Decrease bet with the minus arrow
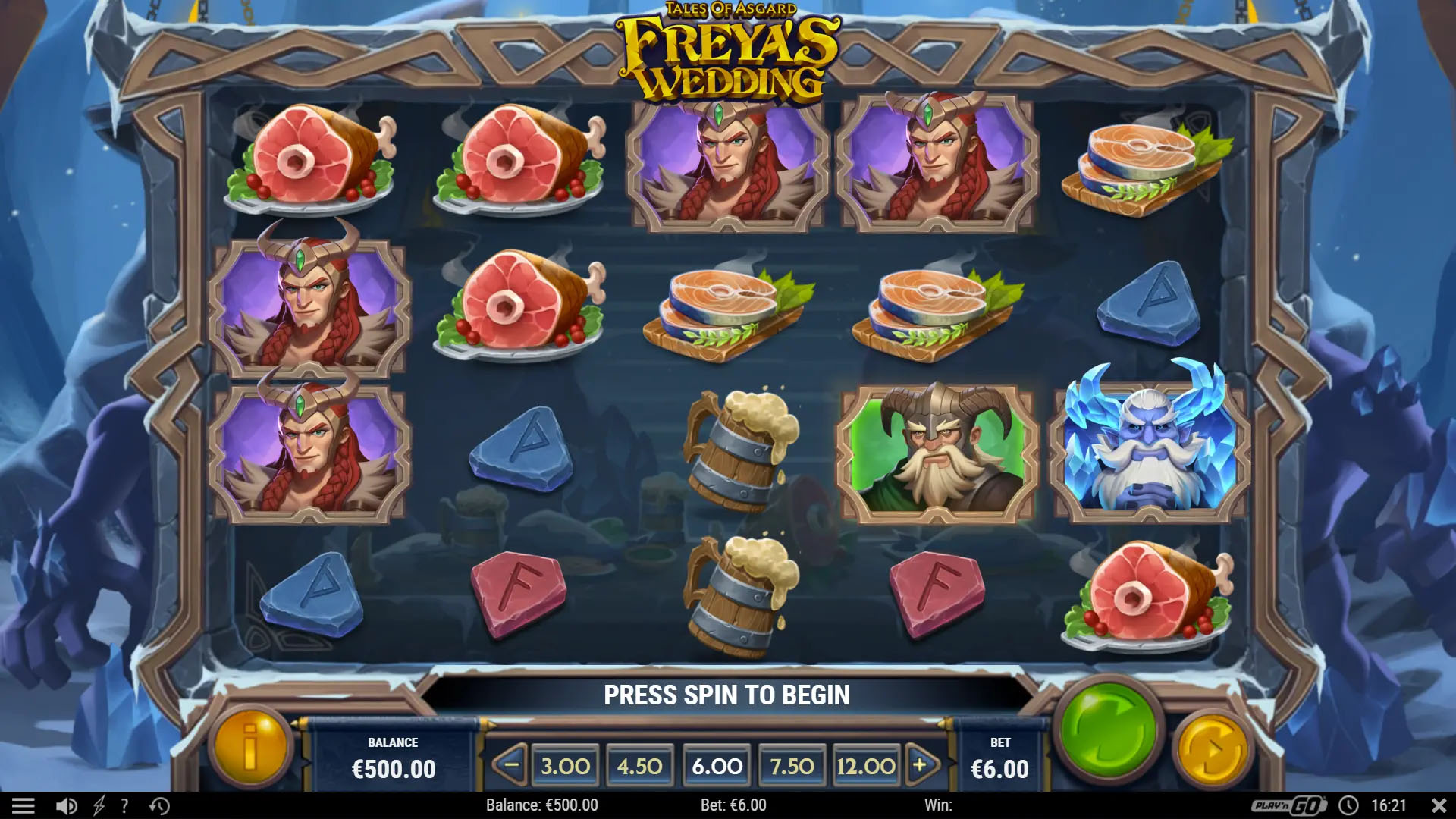 tap(511, 765)
